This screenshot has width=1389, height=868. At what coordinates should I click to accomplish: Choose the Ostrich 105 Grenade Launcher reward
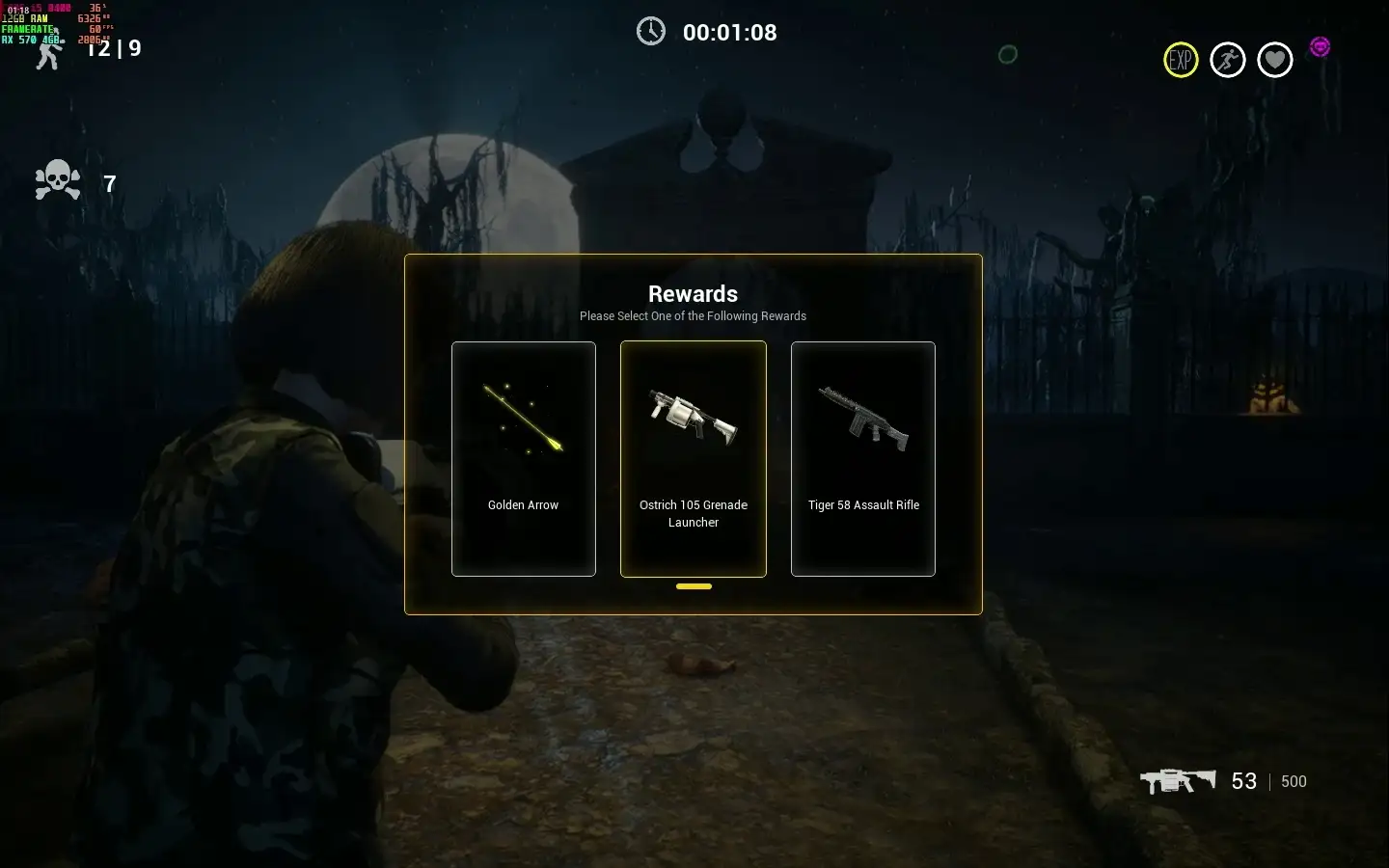pyautogui.click(x=694, y=458)
